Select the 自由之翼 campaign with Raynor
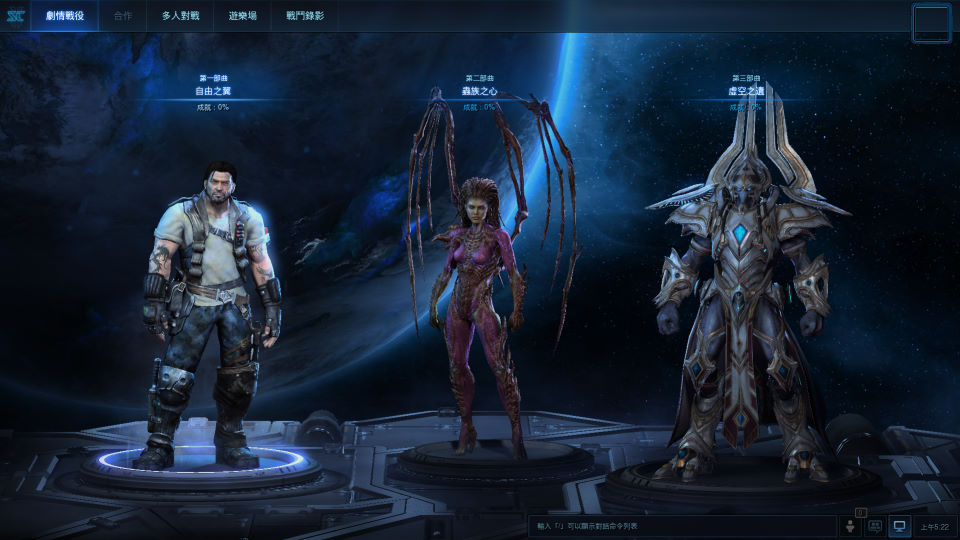The height and width of the screenshot is (540, 960). (x=212, y=310)
